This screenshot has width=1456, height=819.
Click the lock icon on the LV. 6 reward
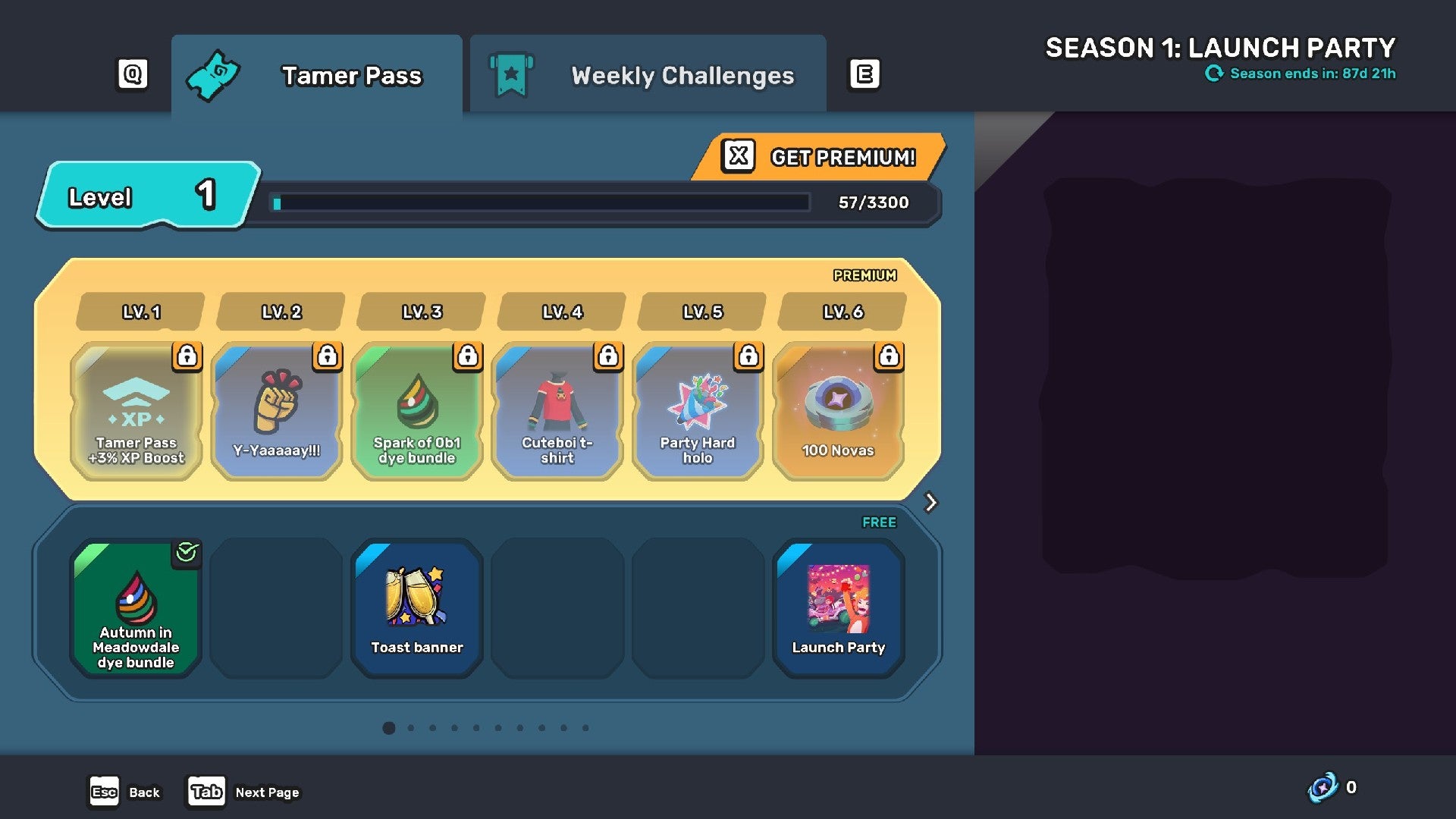click(889, 357)
